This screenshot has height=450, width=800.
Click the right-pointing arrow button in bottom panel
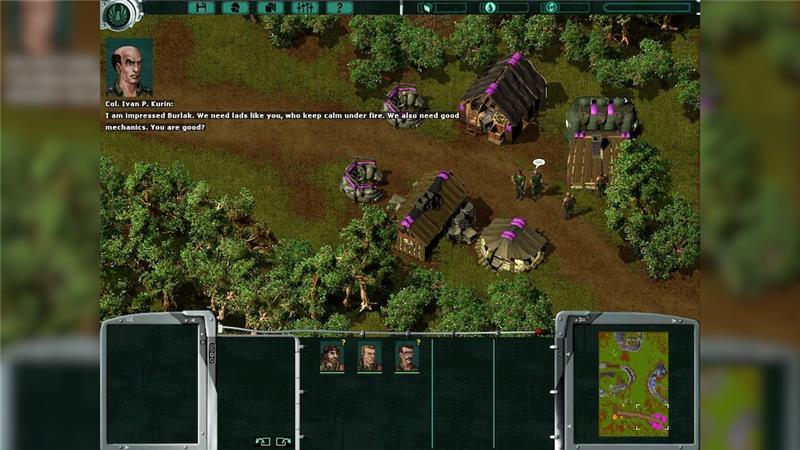pyautogui.click(x=283, y=440)
